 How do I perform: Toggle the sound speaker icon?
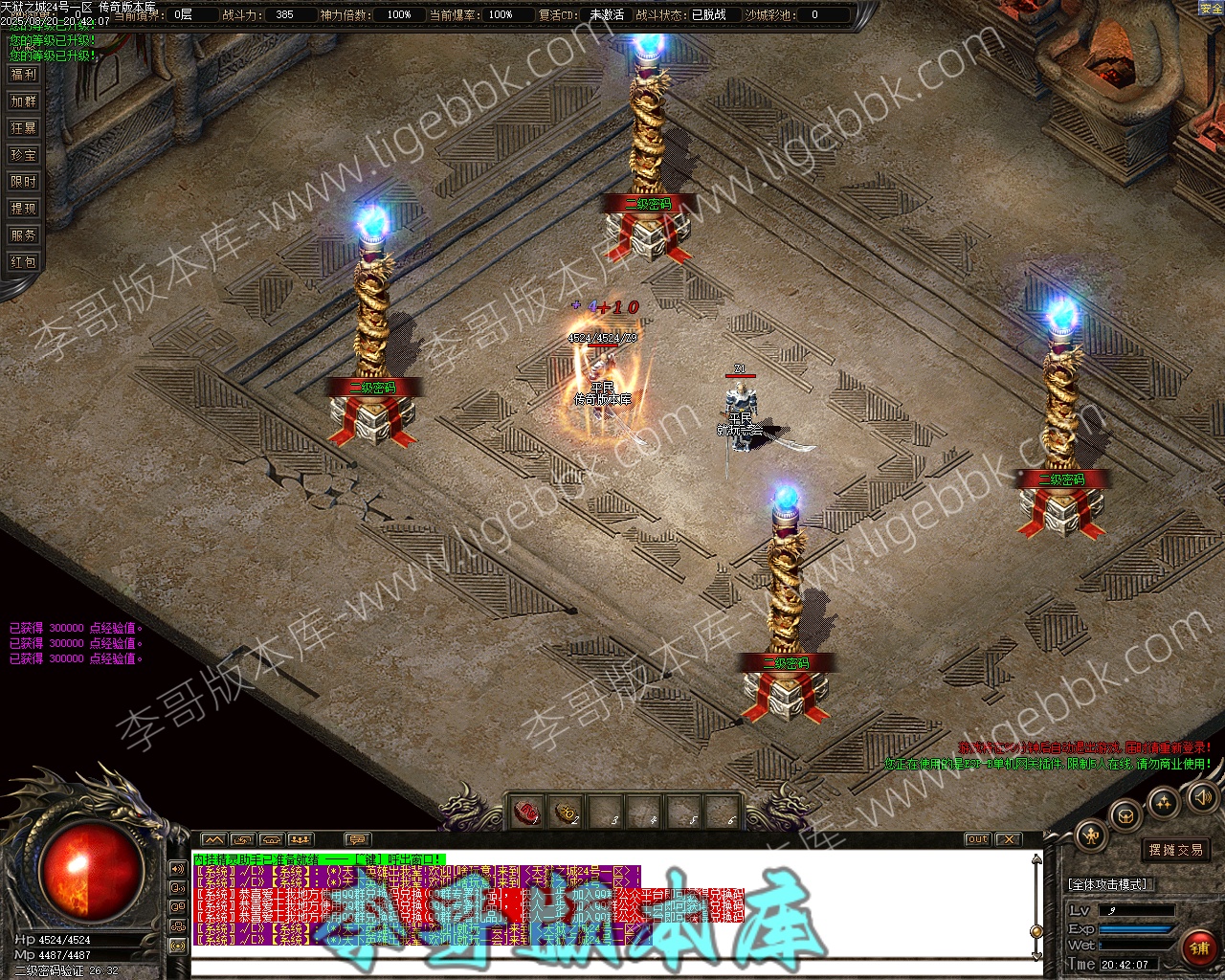(x=1201, y=796)
